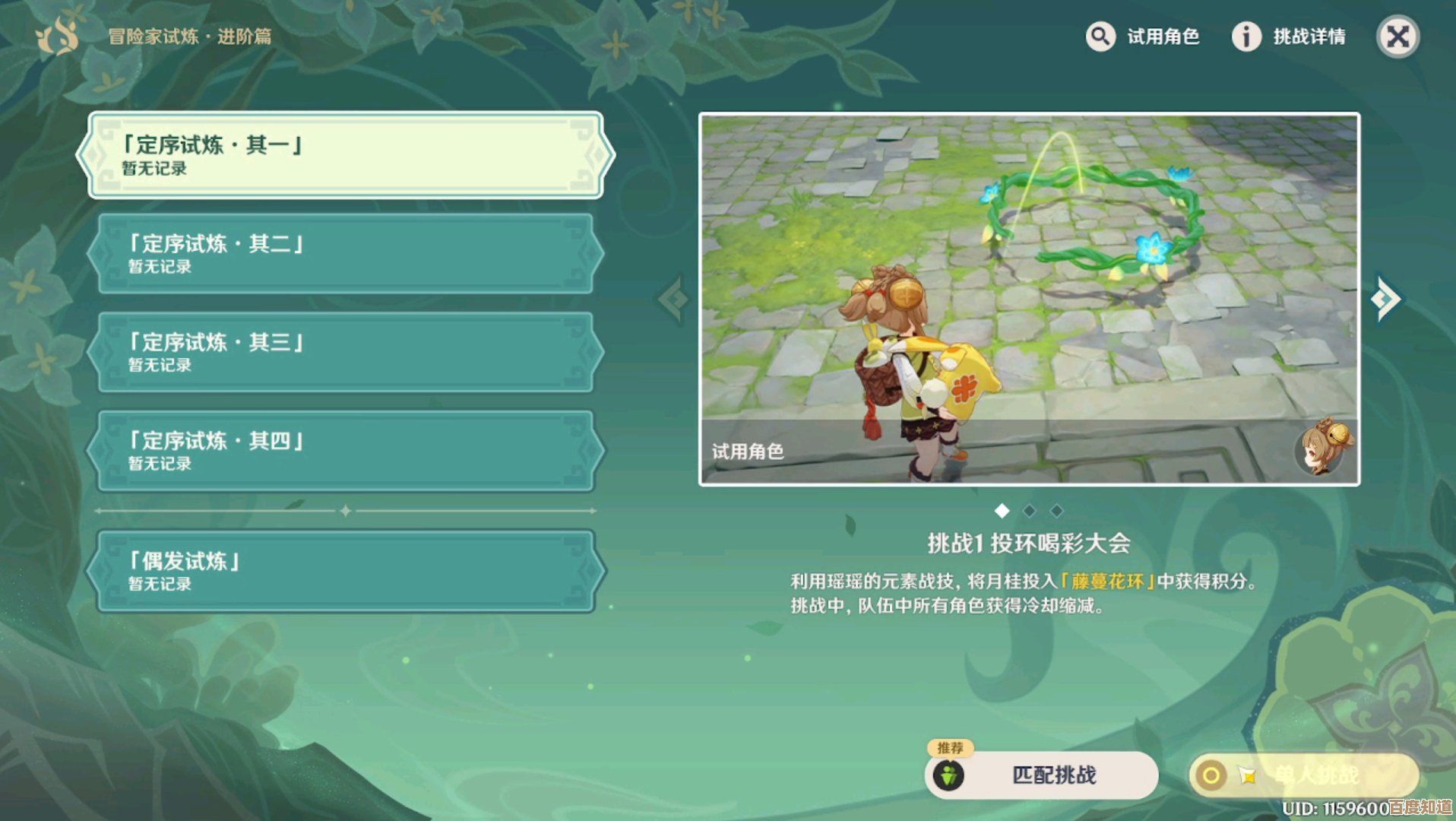
Task: Jump to the third preview page dot
Action: click(x=1056, y=511)
